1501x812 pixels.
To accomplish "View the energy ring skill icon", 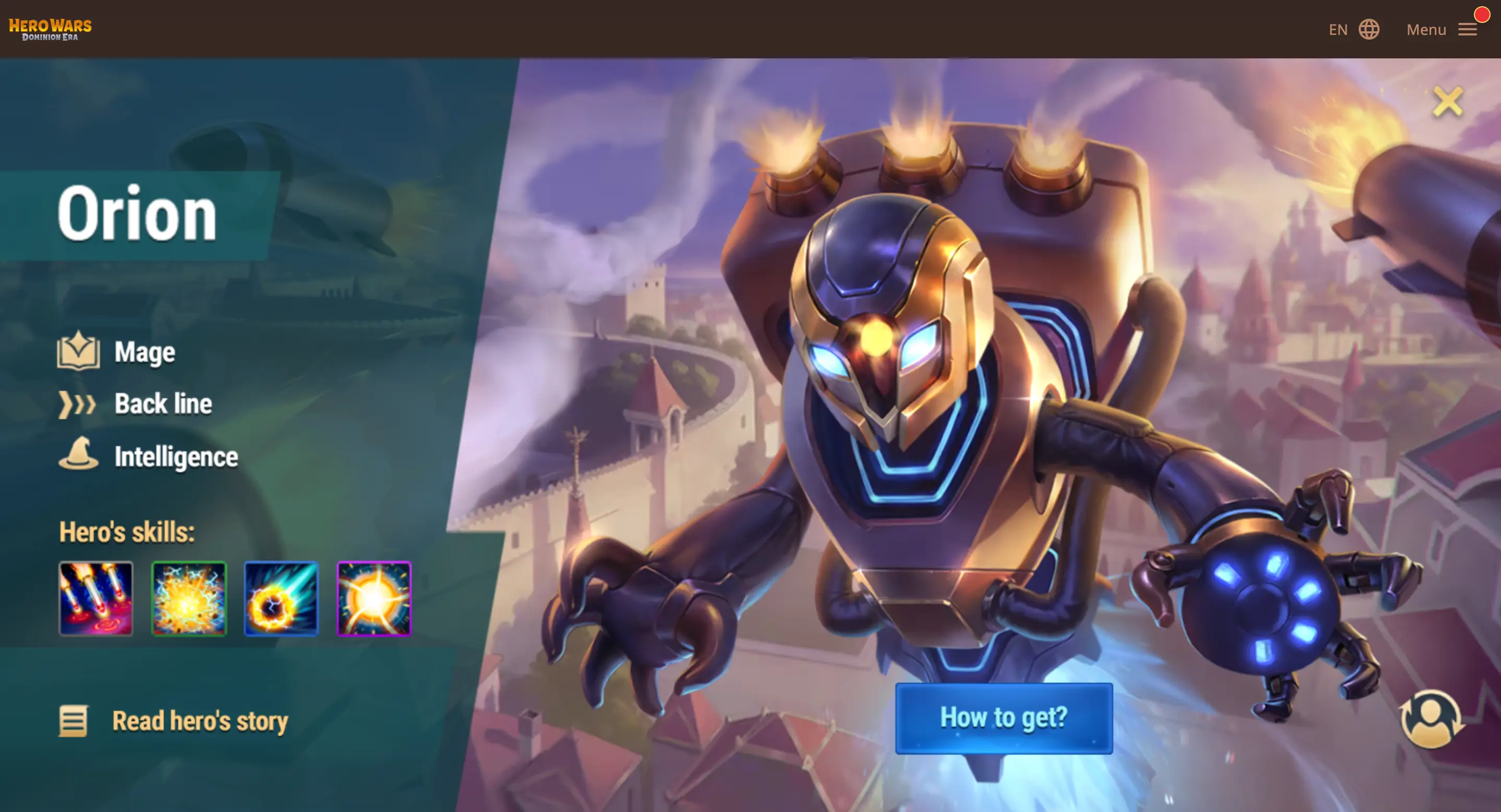I will pyautogui.click(x=281, y=599).
